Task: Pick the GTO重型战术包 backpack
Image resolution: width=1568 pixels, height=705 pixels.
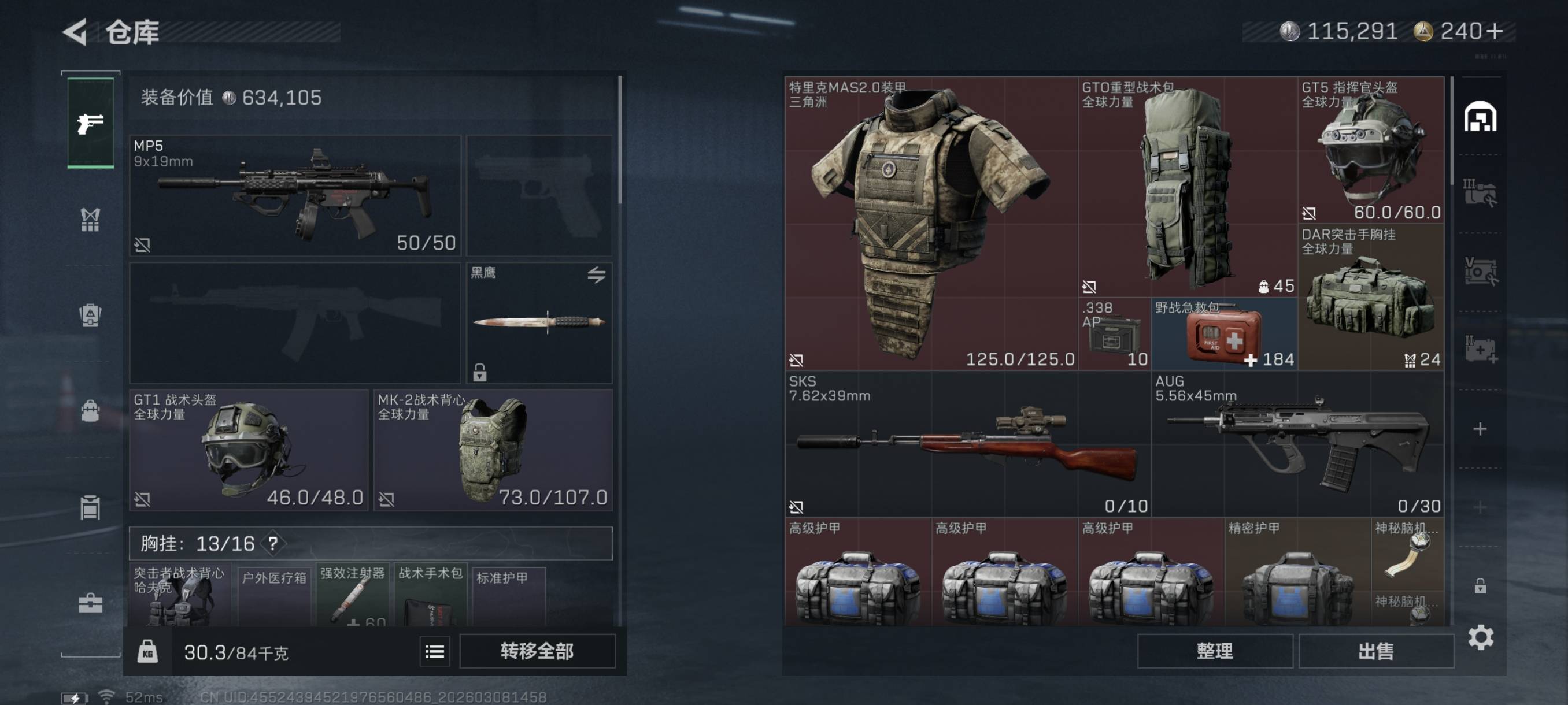Action: click(x=1187, y=186)
